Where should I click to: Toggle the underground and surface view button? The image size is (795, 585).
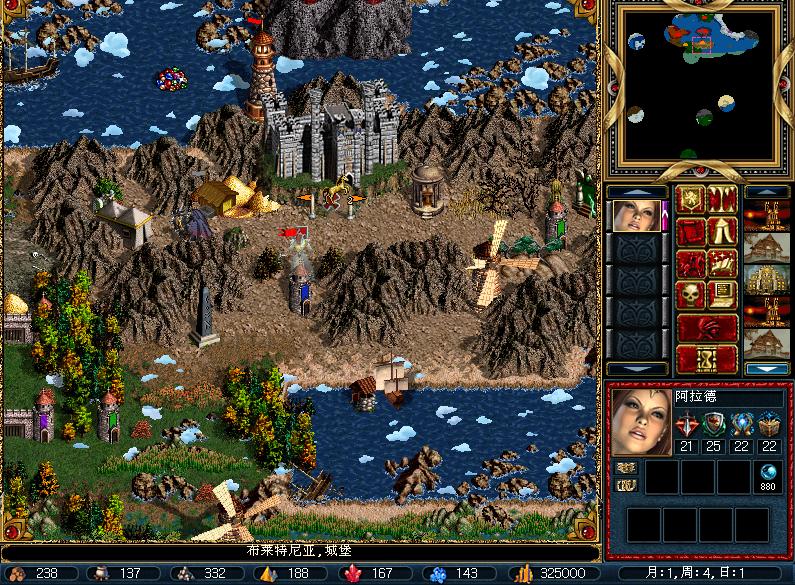click(x=723, y=200)
